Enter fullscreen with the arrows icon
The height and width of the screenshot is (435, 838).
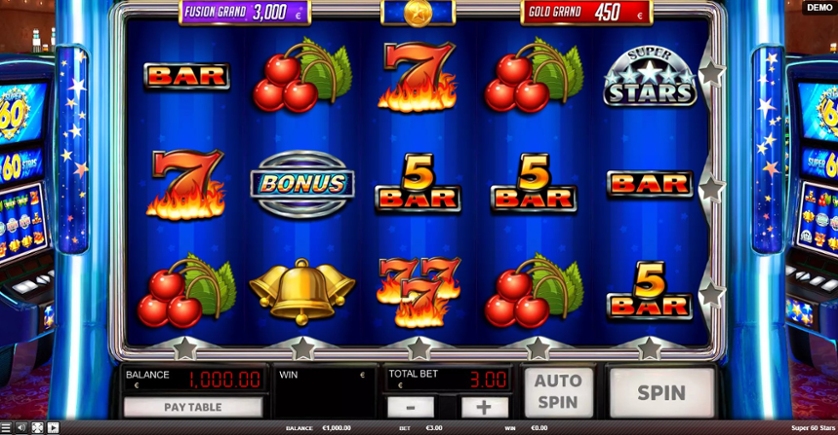pyautogui.click(x=38, y=428)
